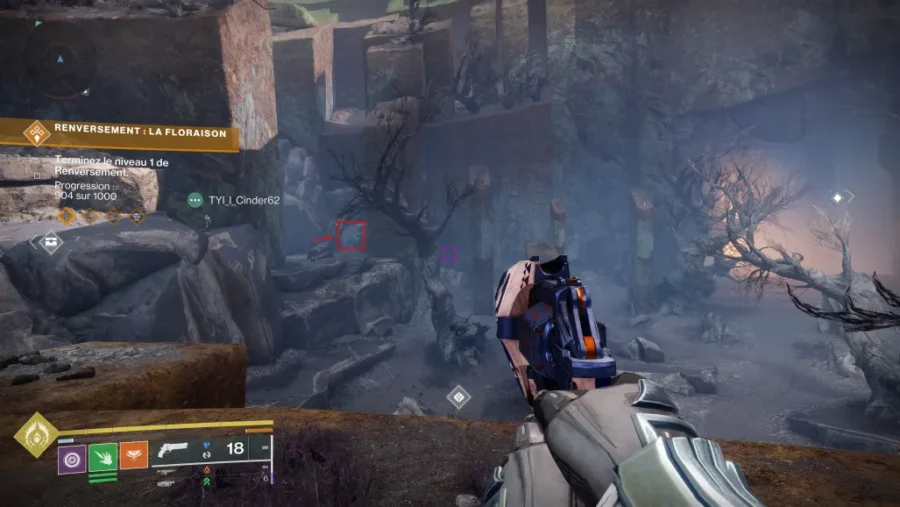
Task: Click the chest waypoint marker
Action: coord(50,241)
